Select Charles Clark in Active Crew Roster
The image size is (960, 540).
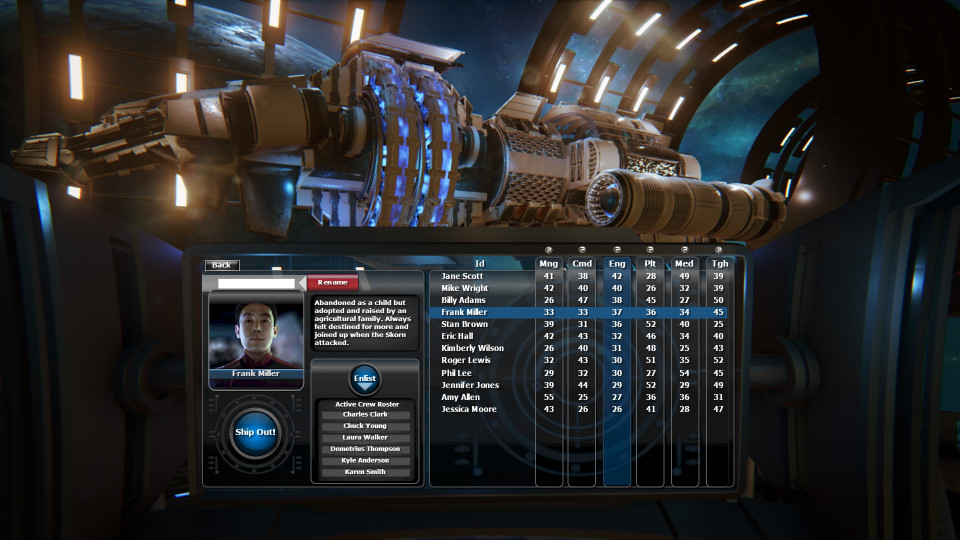[364, 414]
